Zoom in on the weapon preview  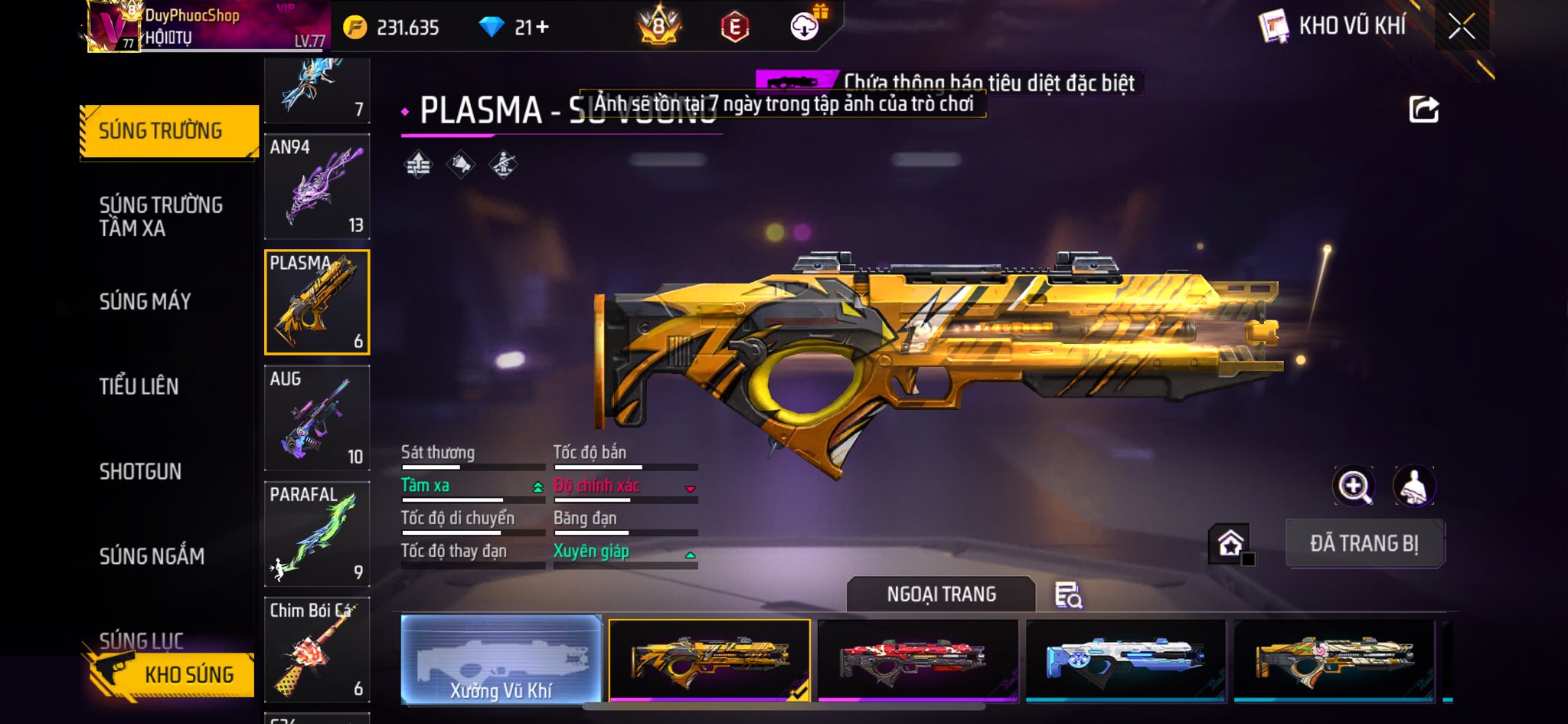[1354, 486]
